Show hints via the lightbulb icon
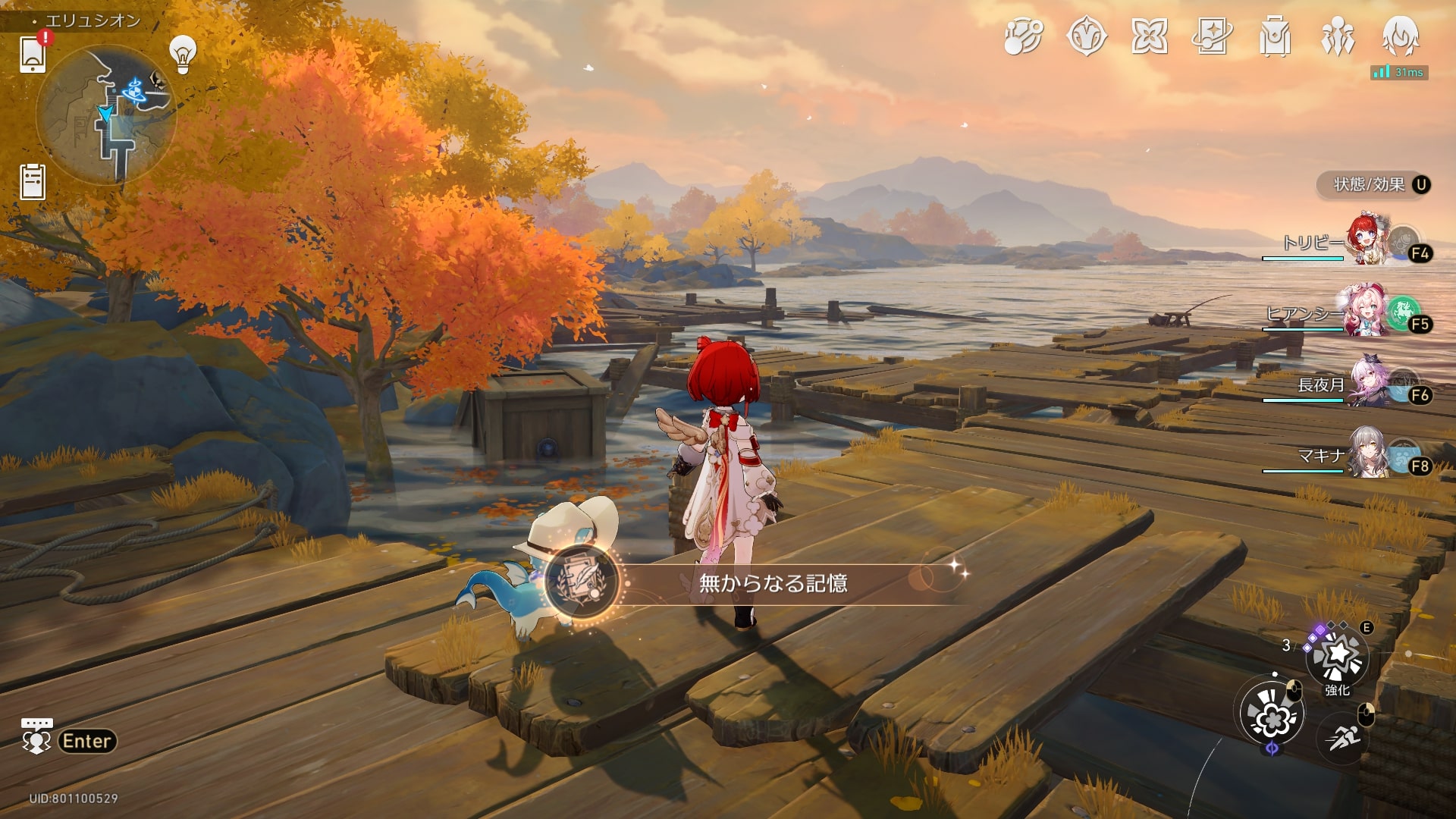Viewport: 1456px width, 819px height. 183,54
